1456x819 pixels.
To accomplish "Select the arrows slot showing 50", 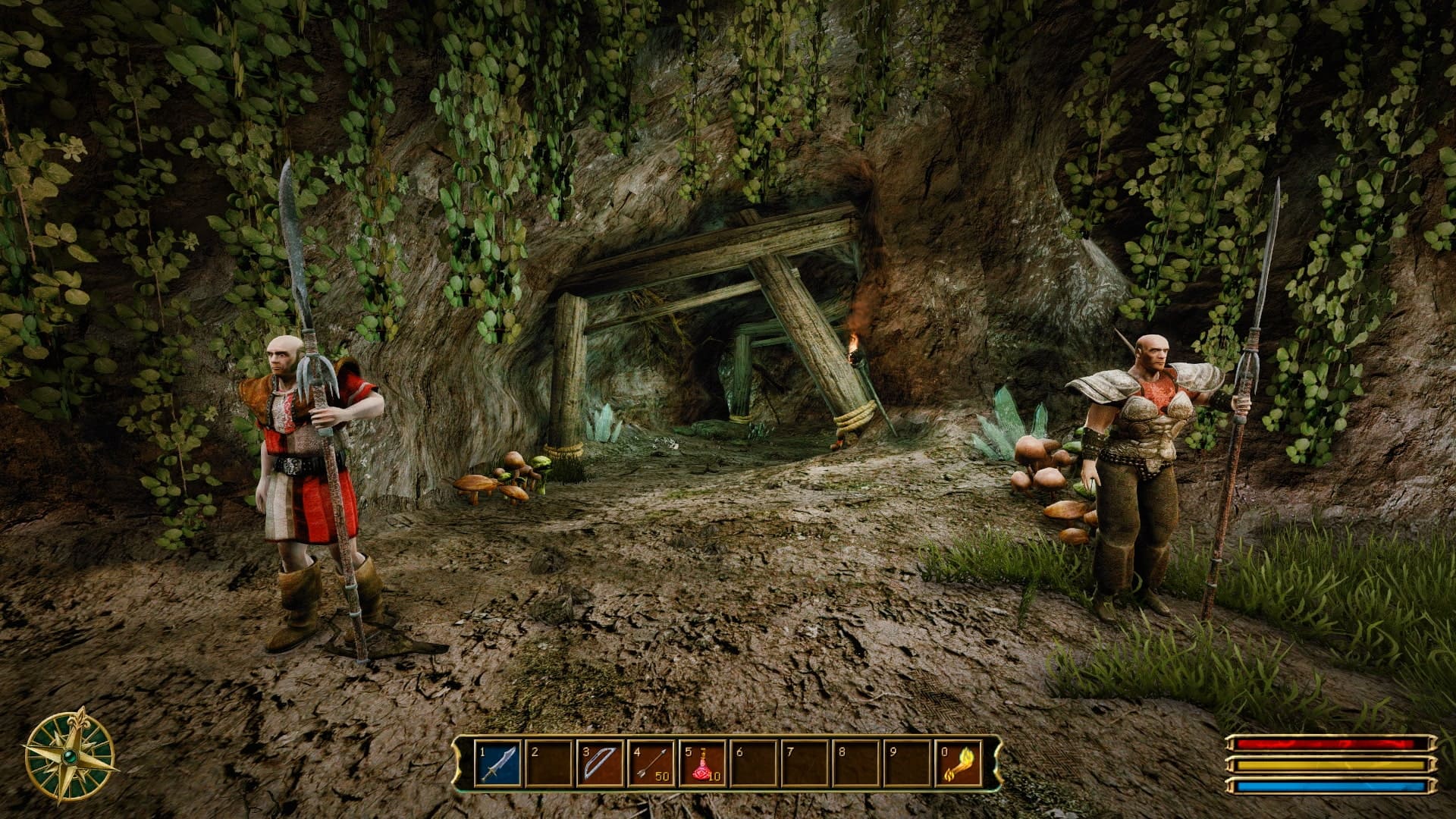I will pyautogui.click(x=651, y=764).
